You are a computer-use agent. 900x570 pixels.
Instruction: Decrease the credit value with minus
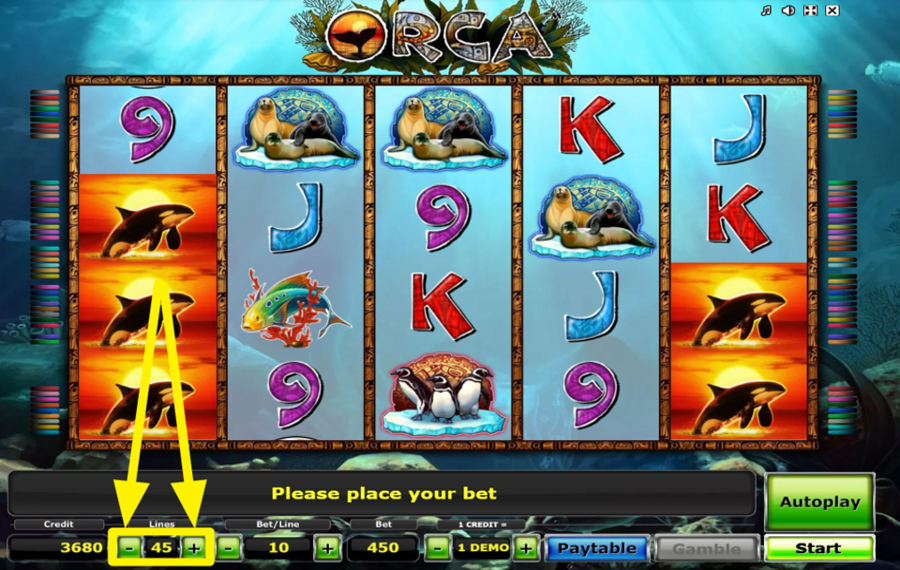pyautogui.click(x=437, y=548)
